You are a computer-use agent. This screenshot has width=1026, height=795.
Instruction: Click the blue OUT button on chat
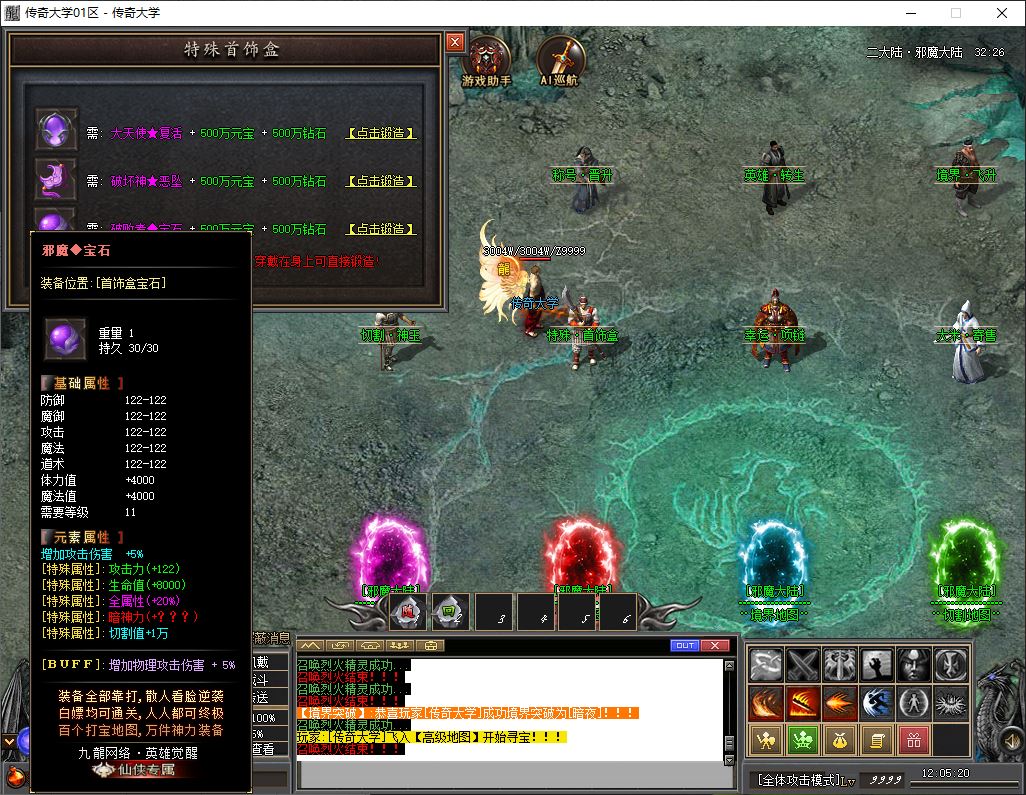point(685,645)
